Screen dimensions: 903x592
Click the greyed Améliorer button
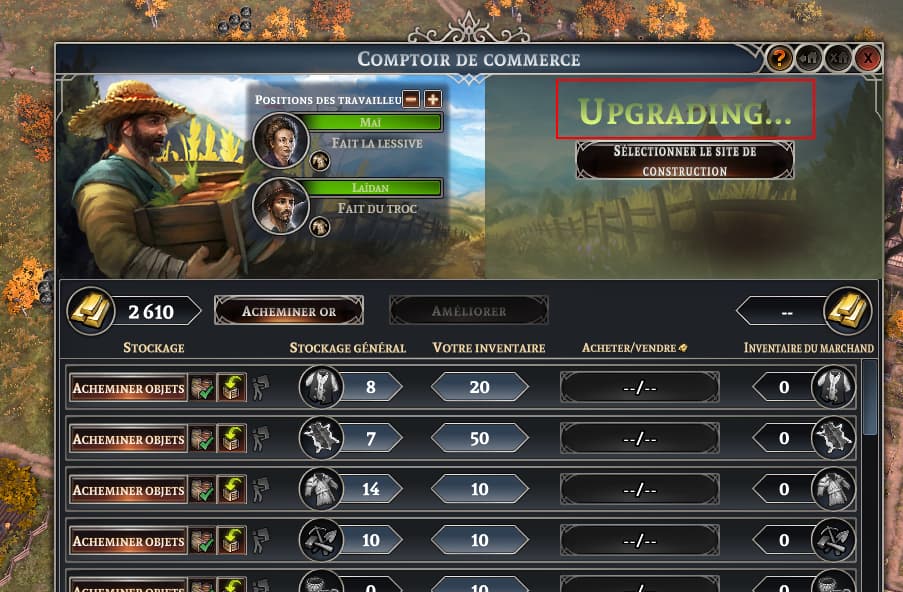coord(469,312)
